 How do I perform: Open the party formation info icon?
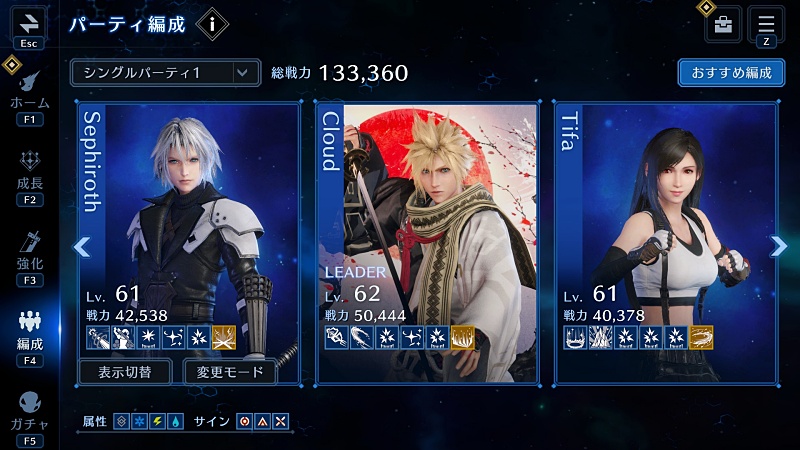(211, 23)
